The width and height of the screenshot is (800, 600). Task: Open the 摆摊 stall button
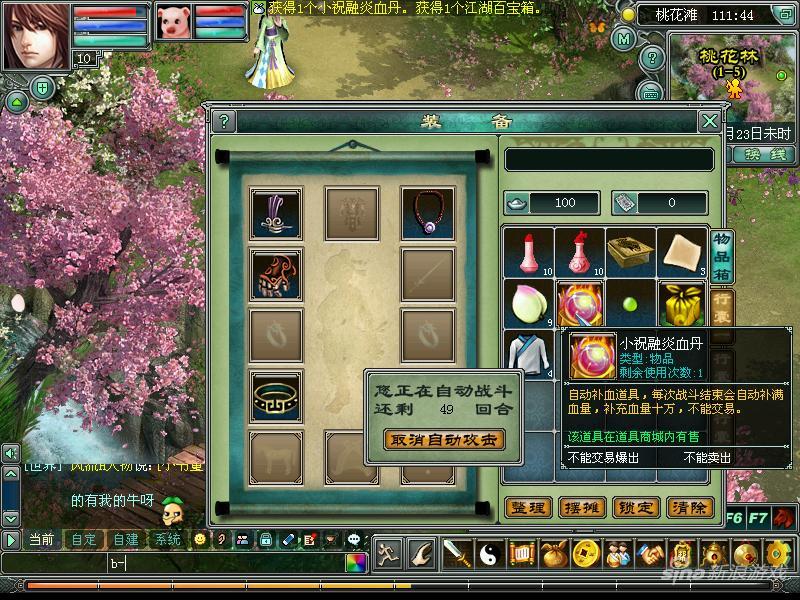583,508
